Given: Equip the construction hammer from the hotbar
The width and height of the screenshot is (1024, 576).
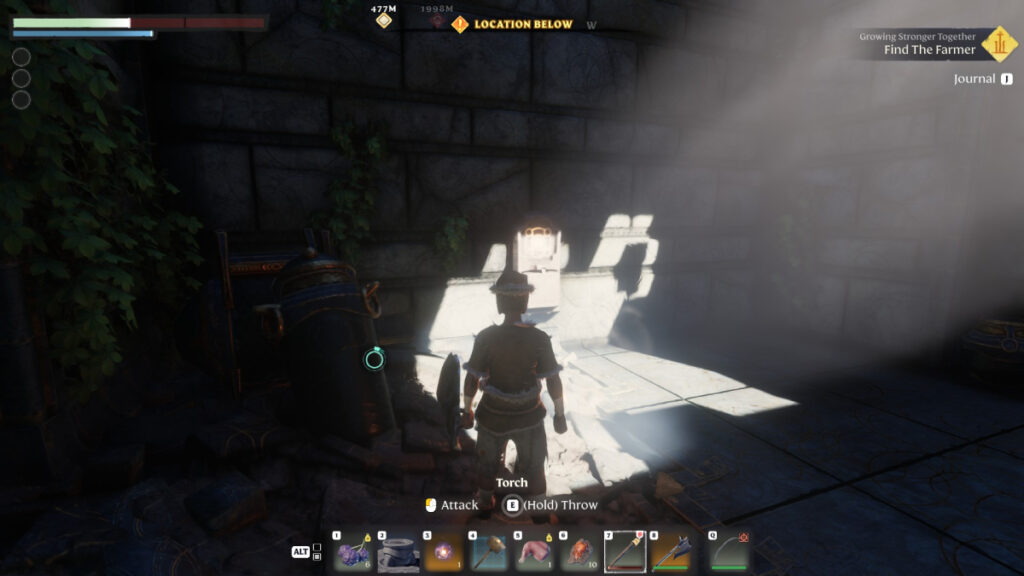Looking at the screenshot, I should [489, 552].
